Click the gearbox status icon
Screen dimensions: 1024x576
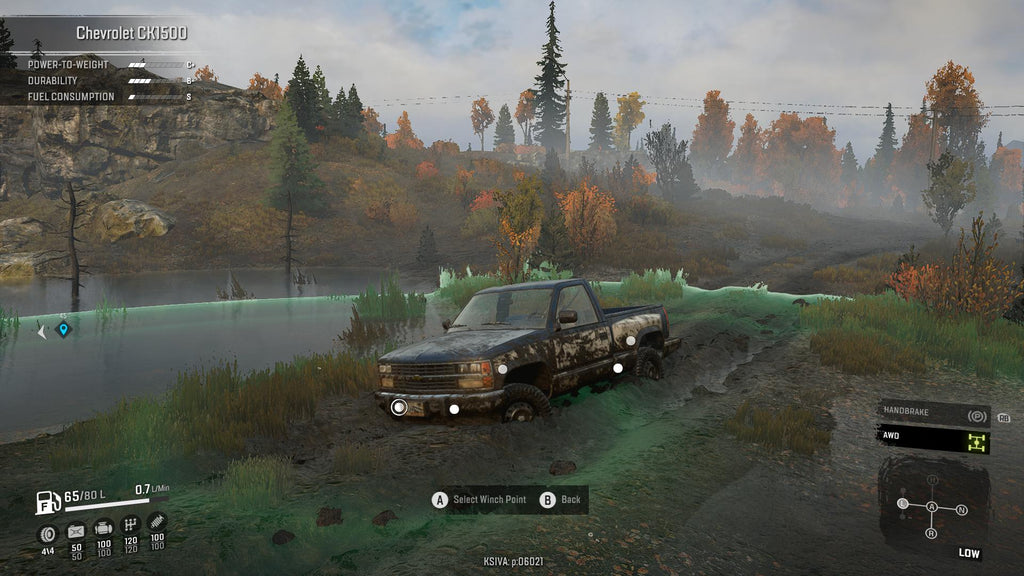point(130,525)
